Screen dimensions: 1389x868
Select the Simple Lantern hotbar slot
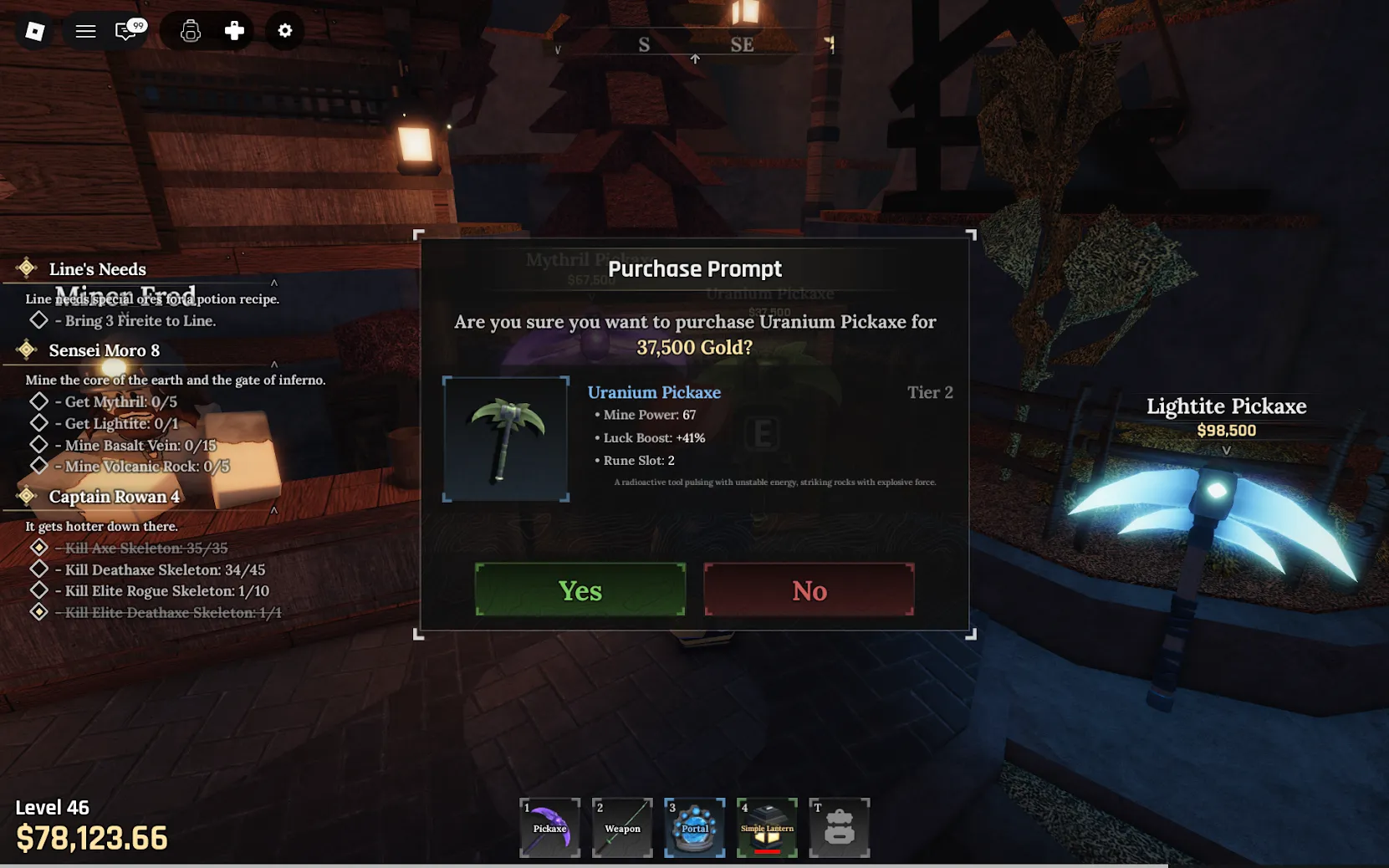click(x=767, y=827)
